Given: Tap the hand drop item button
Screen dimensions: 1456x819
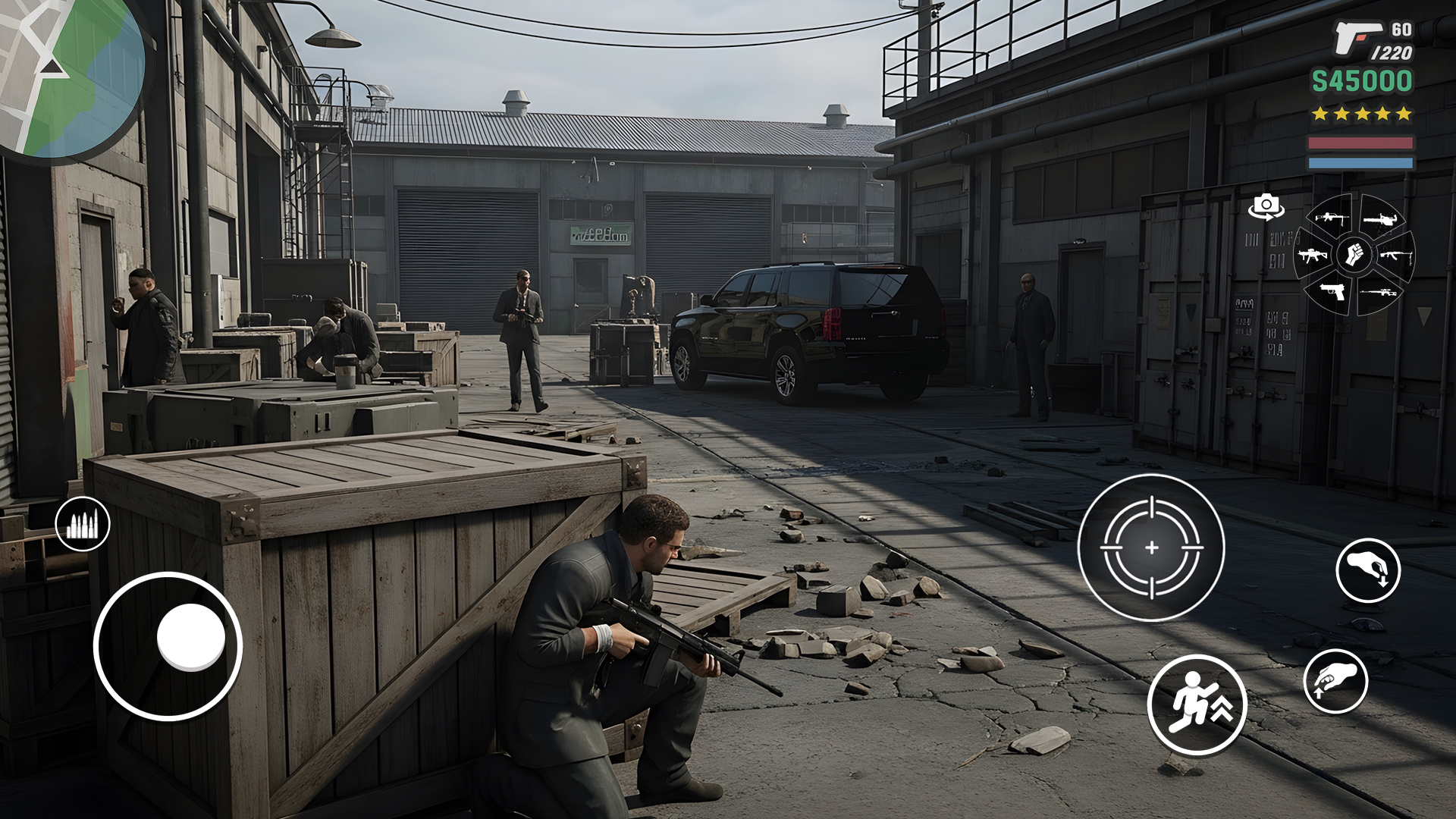Looking at the screenshot, I should coord(1368,571).
